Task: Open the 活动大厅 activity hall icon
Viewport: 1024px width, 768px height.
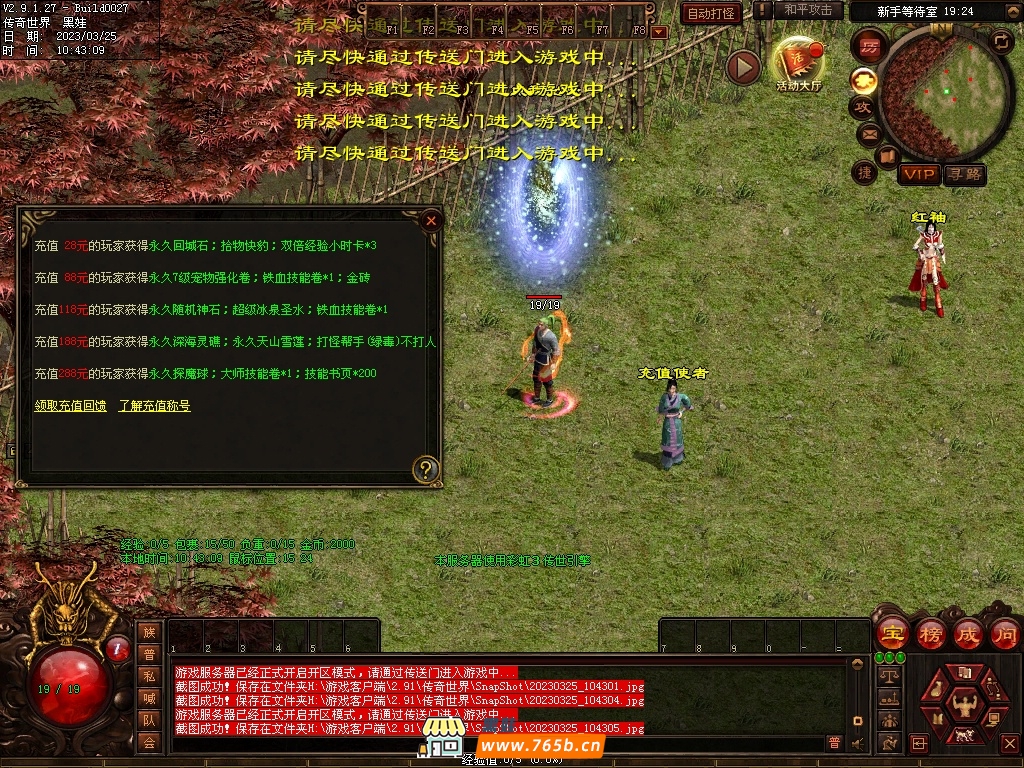Action: pos(798,64)
